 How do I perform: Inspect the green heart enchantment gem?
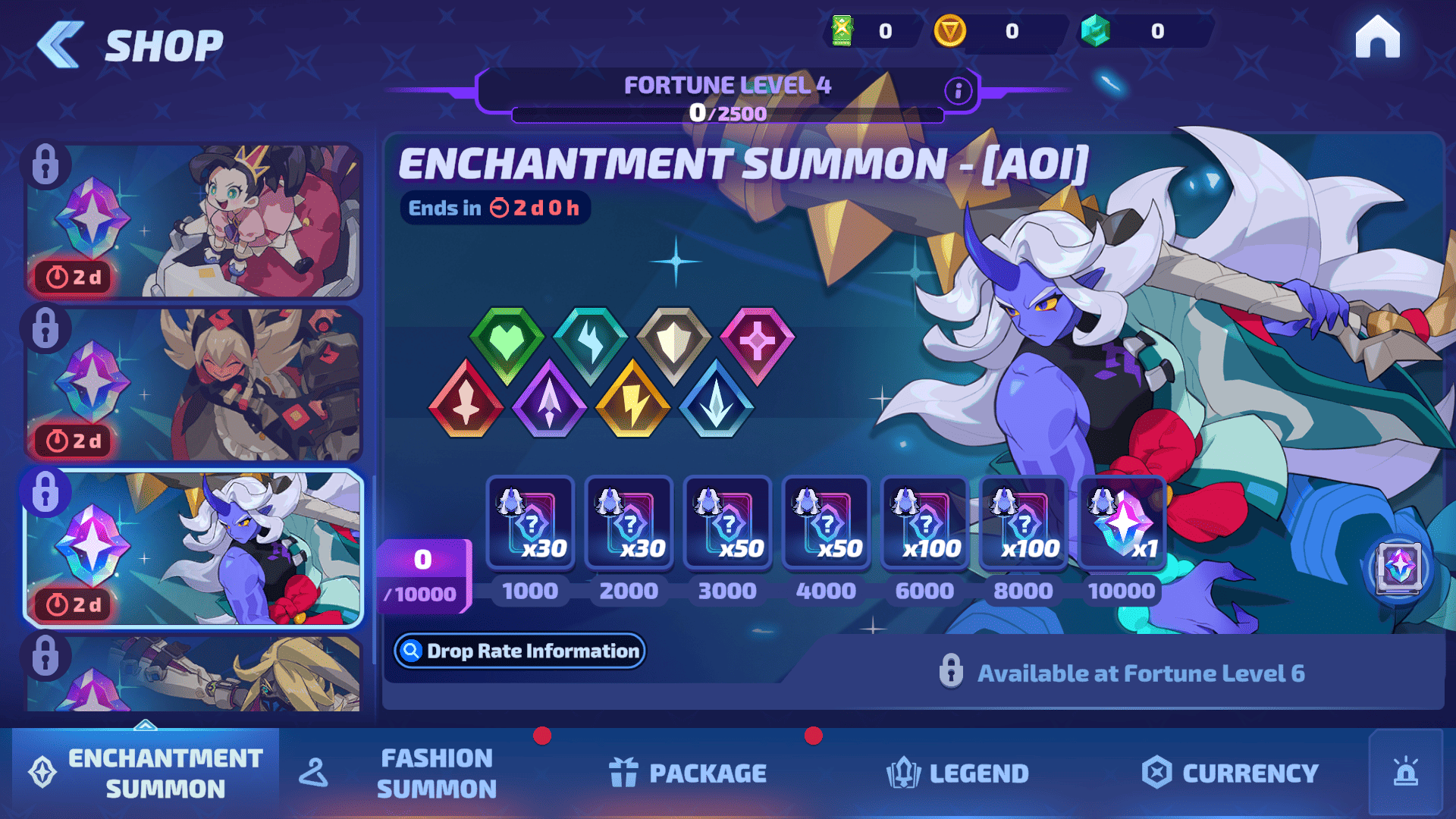pos(507,343)
